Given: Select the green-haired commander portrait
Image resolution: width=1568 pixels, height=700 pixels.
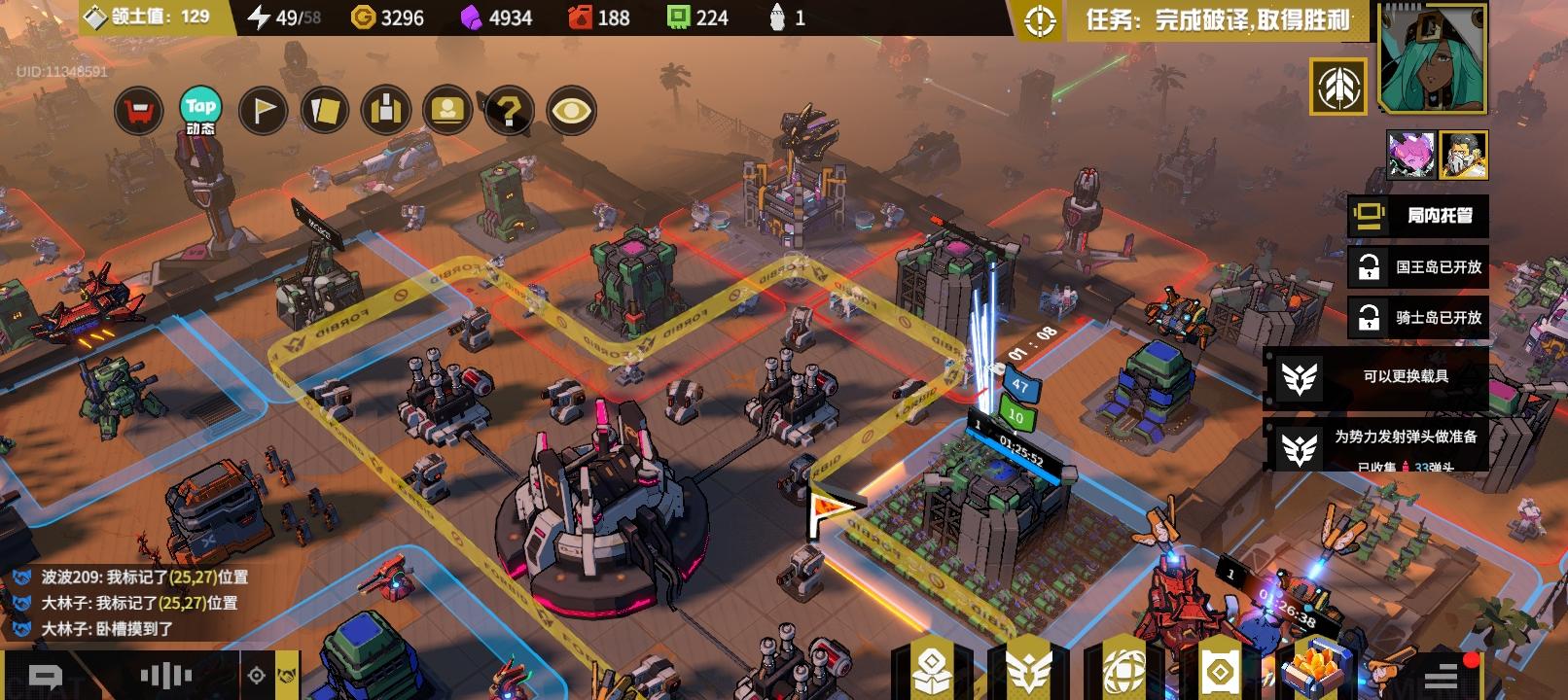Looking at the screenshot, I should [x=1433, y=56].
